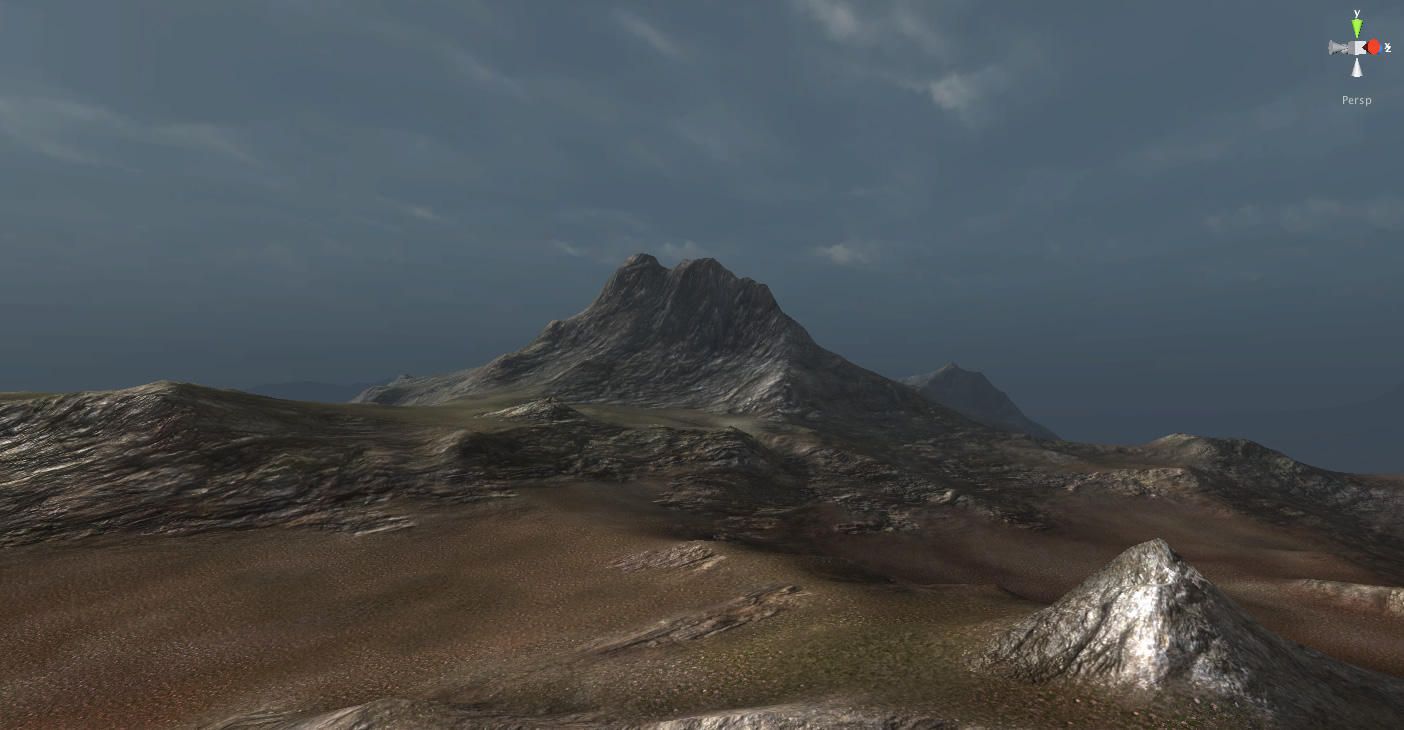Toggle projection mode via the gizmo center cube
The height and width of the screenshot is (730, 1404).
tap(1356, 47)
